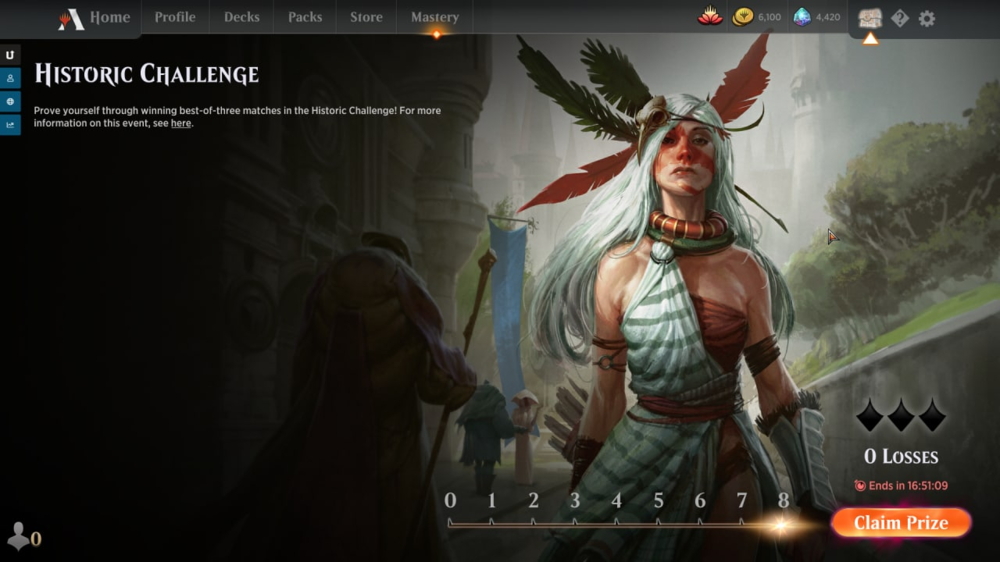Viewport: 1000px width, 562px height.
Task: Open the Mastery tab
Action: pos(434,17)
